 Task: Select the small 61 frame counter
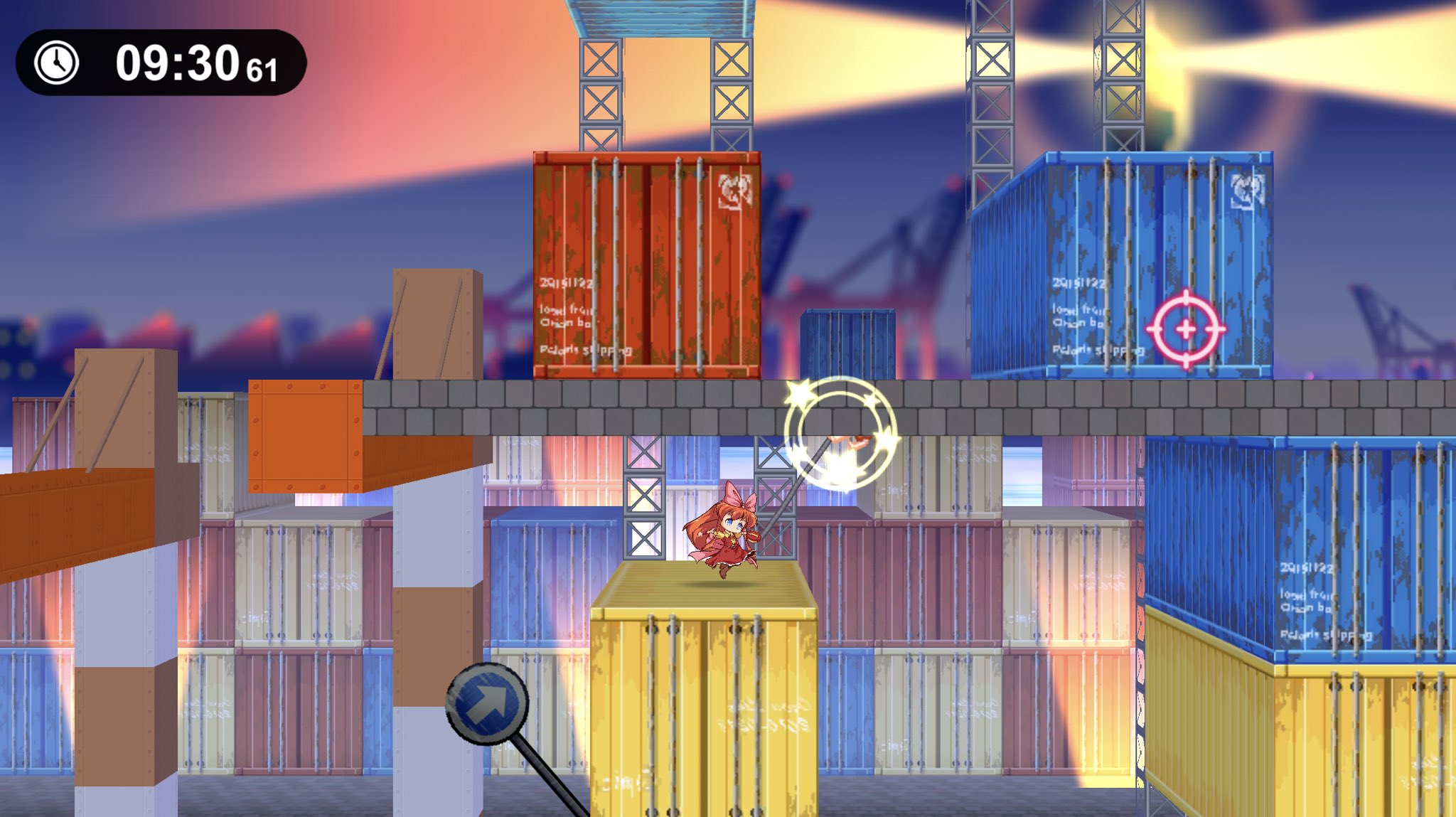(x=260, y=70)
